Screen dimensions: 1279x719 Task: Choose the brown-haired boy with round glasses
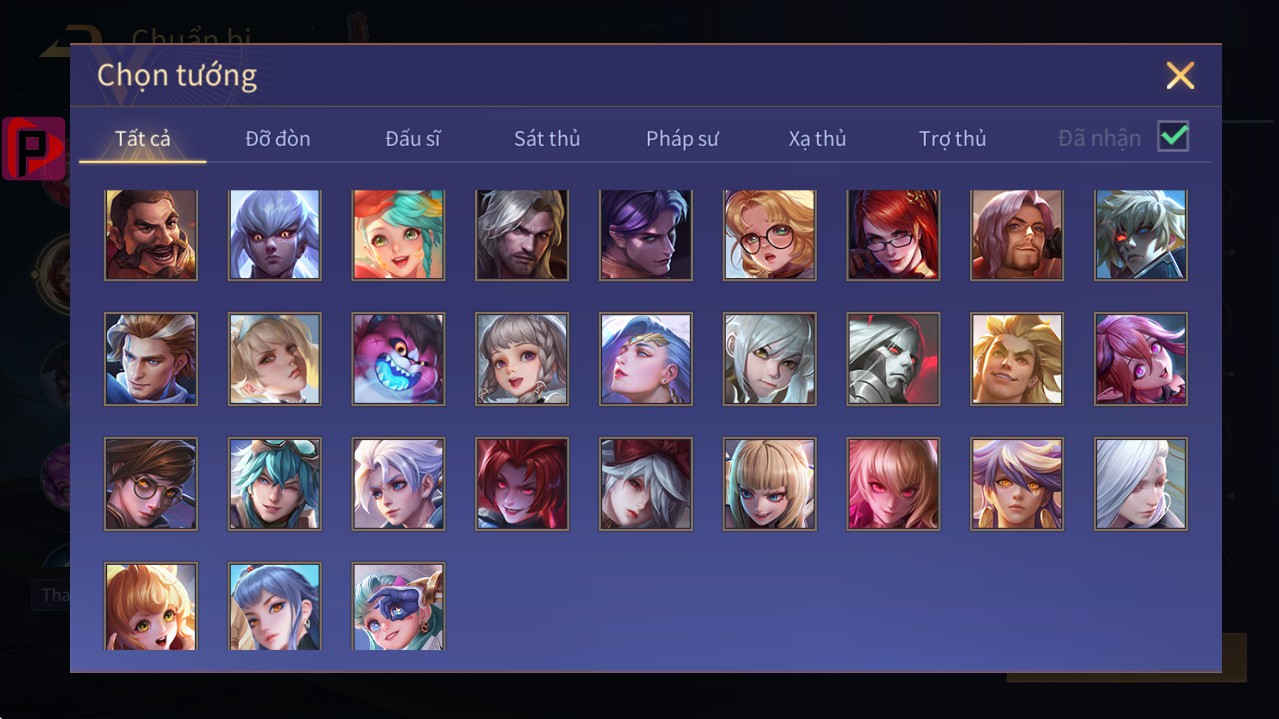[151, 483]
